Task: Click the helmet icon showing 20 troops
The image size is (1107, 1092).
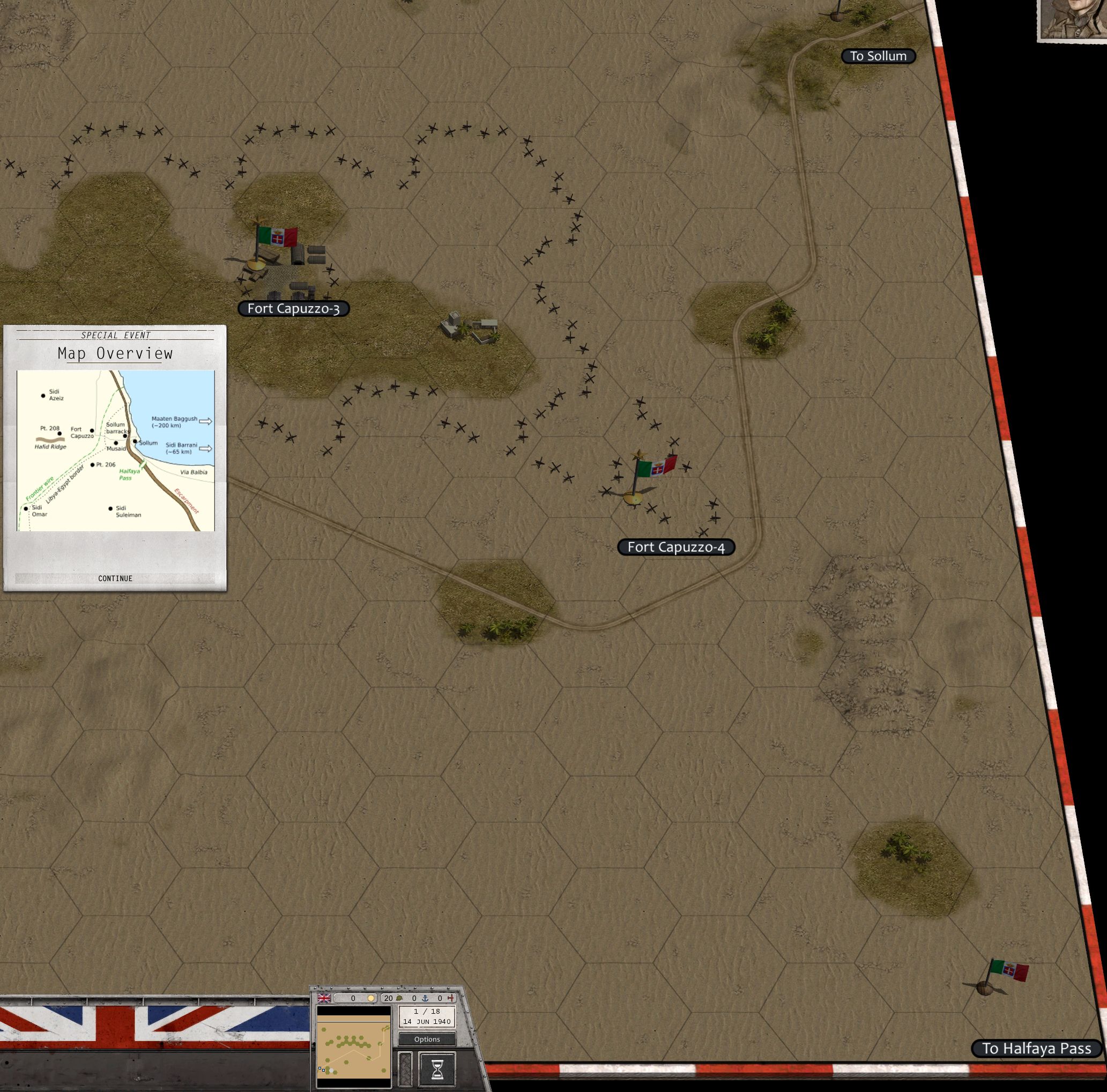Action: click(399, 998)
